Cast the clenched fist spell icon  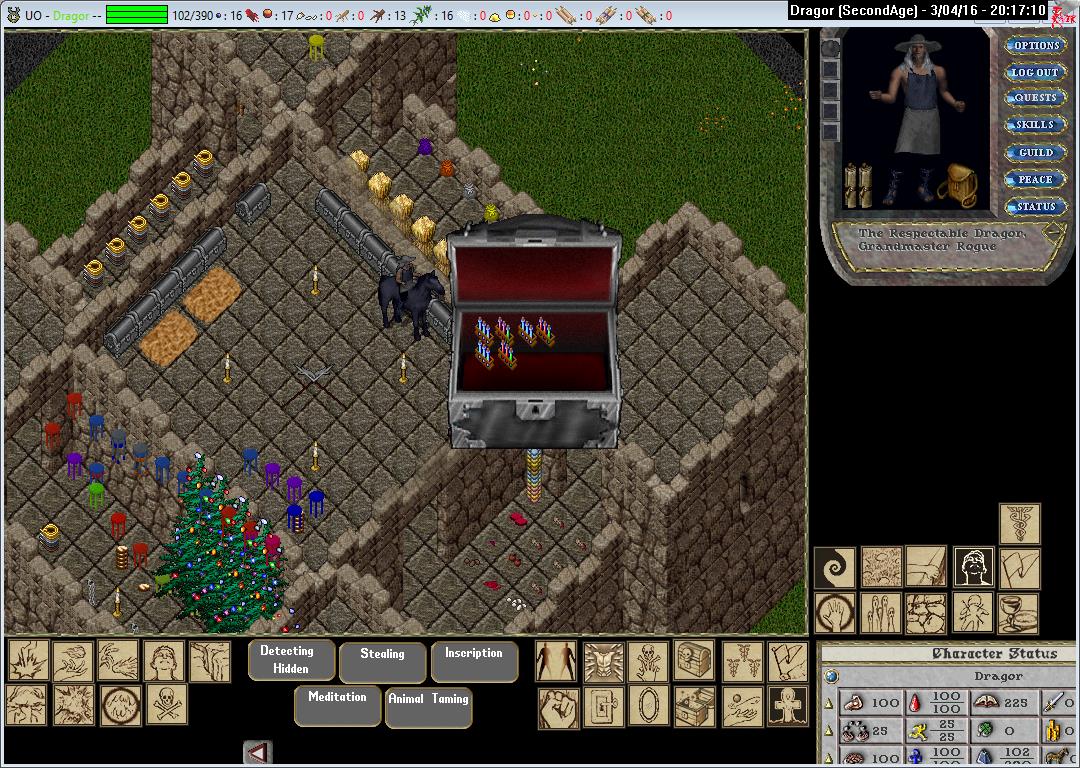(x=558, y=706)
